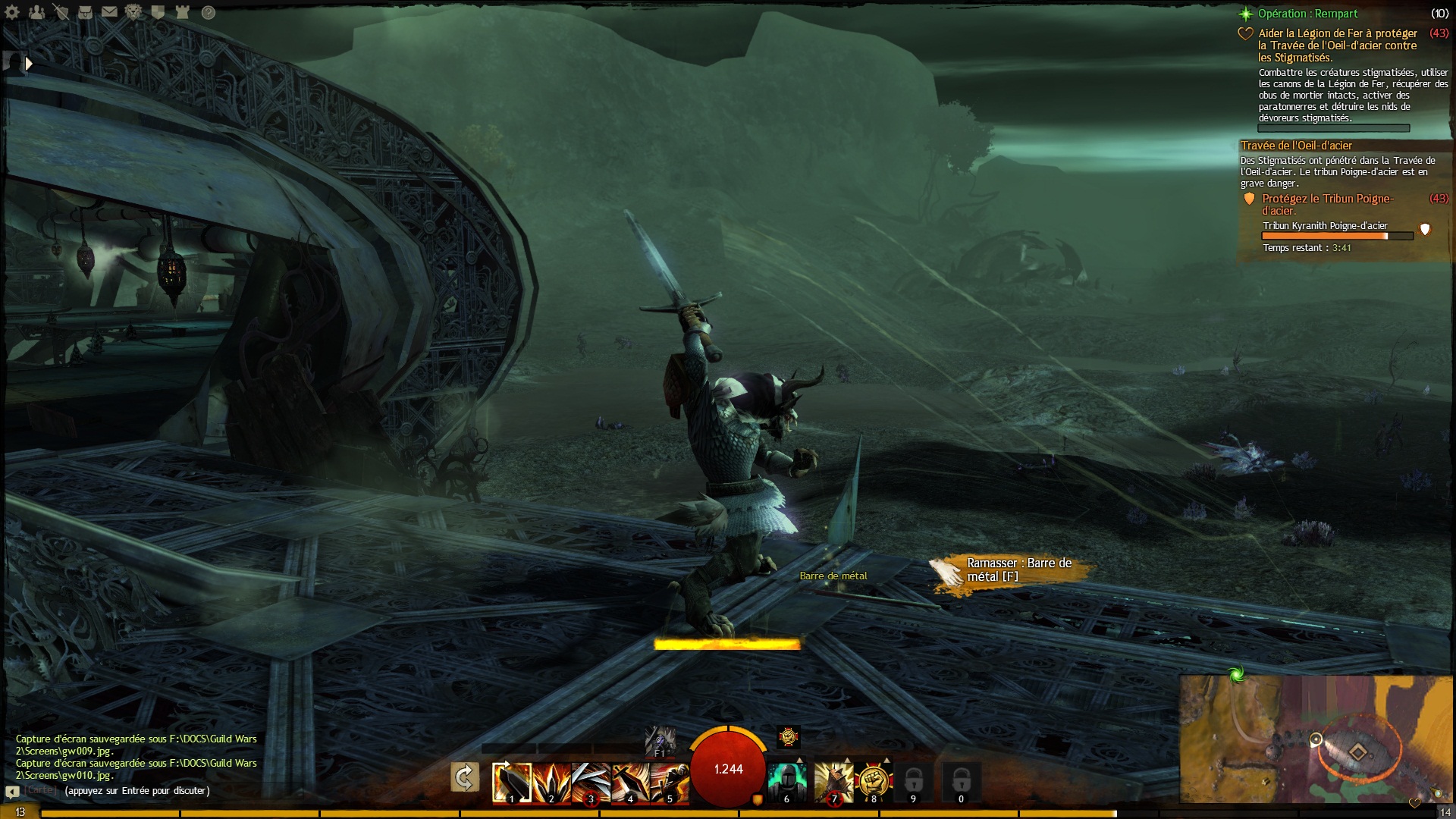Click the weapon swap button
The height and width of the screenshot is (819, 1456).
[x=464, y=777]
